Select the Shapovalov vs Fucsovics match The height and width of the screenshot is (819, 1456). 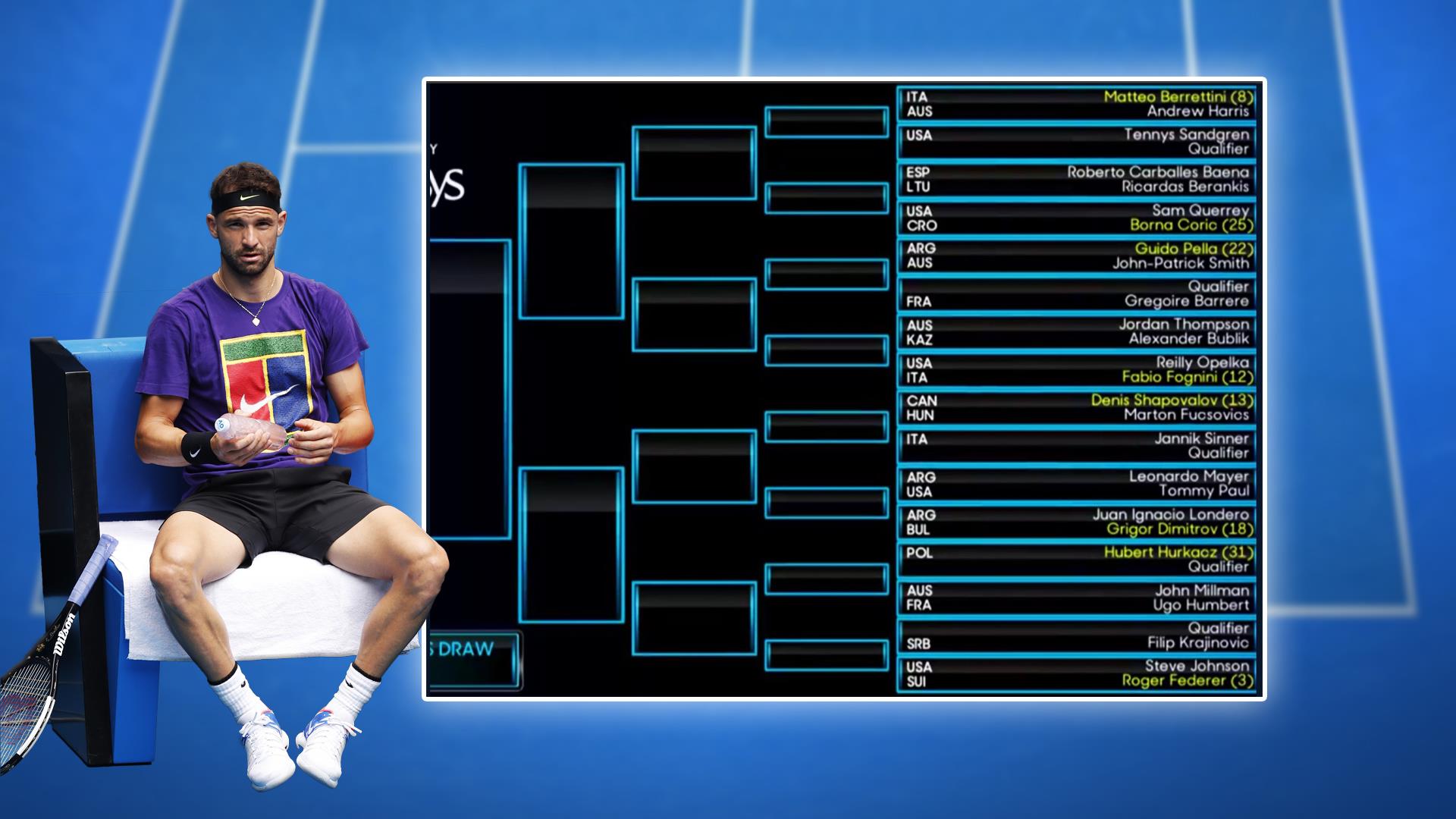coord(1076,408)
